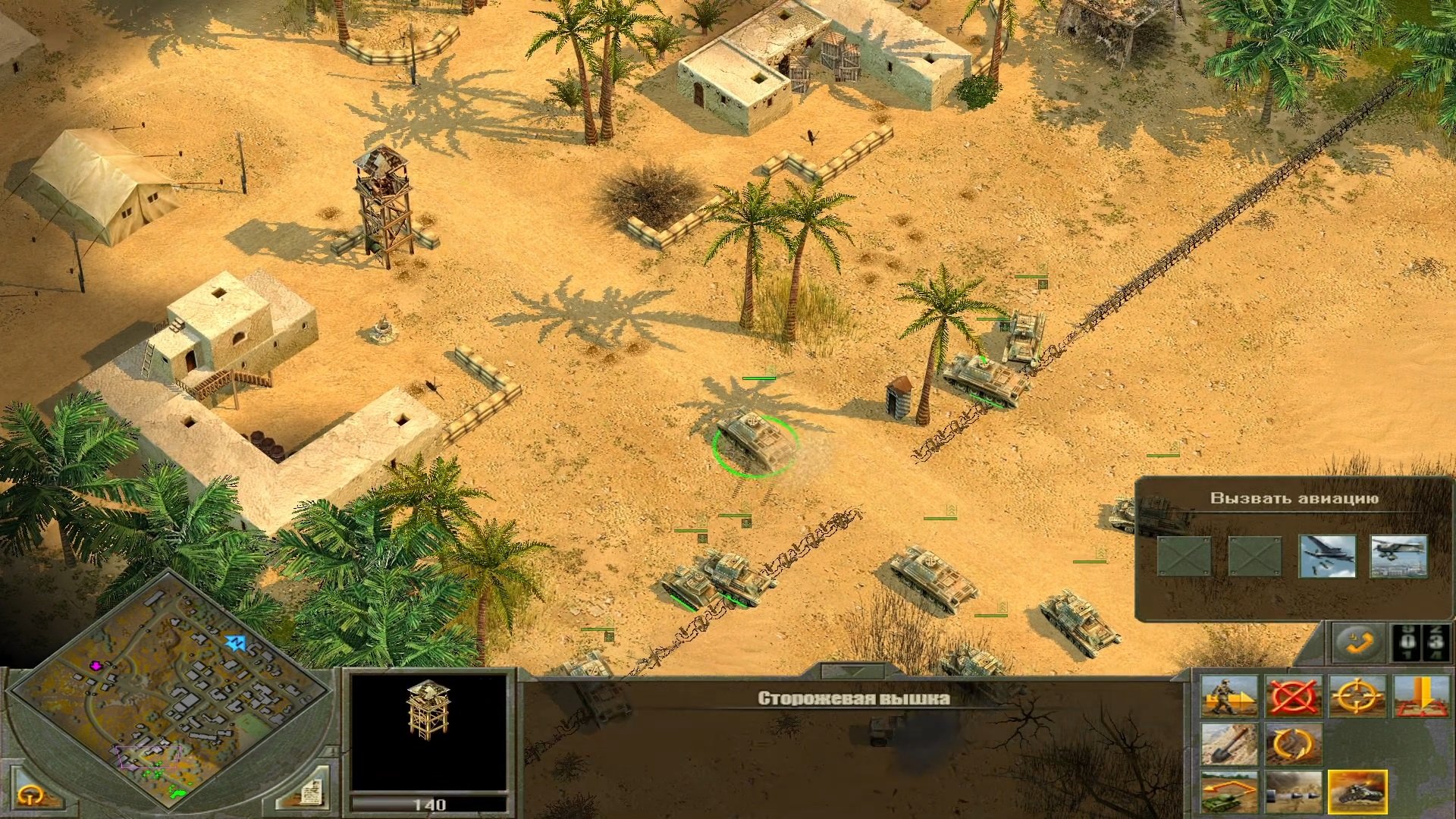
Task: Call in the reconnaissance plane
Action: (1398, 555)
